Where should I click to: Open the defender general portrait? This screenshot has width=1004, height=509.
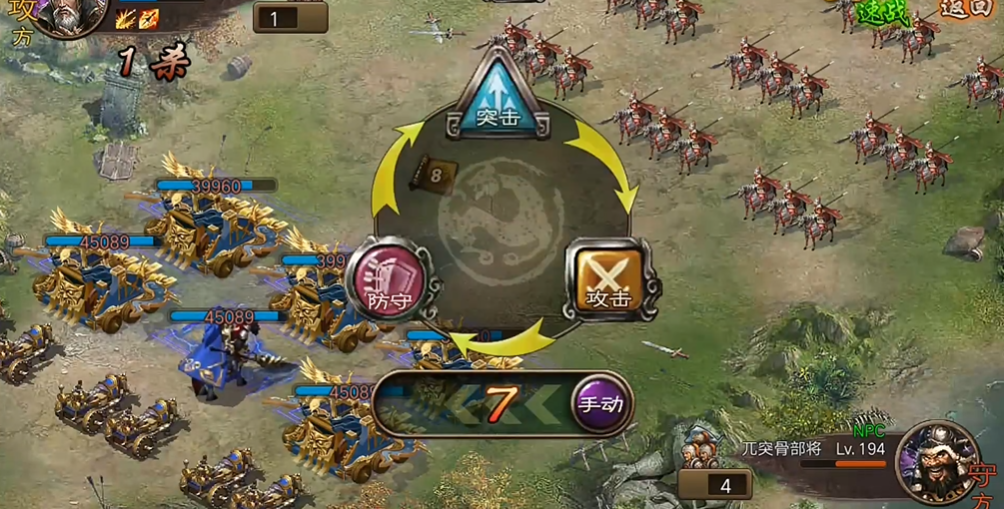[938, 461]
